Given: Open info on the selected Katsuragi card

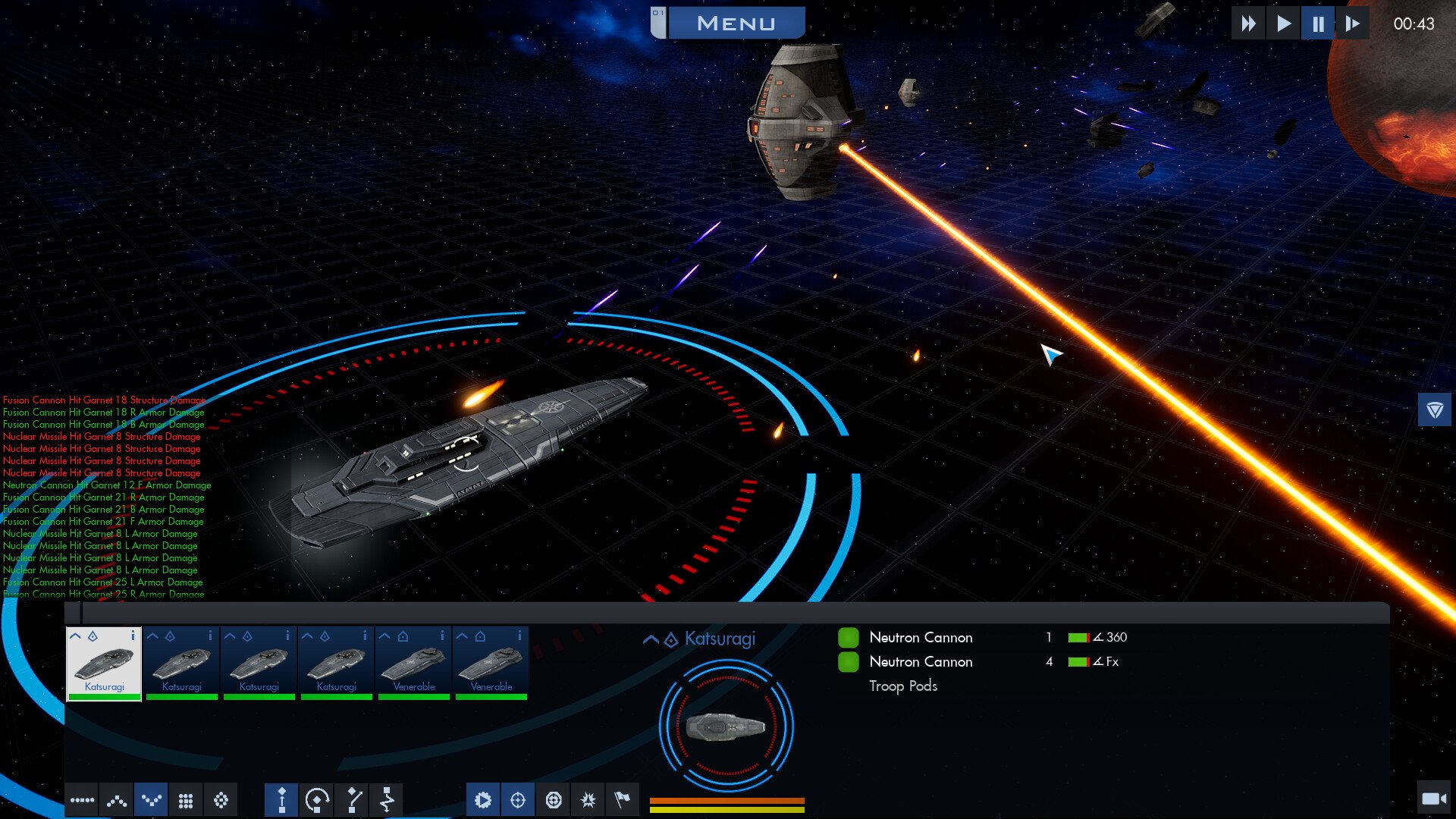Looking at the screenshot, I should coord(133,635).
